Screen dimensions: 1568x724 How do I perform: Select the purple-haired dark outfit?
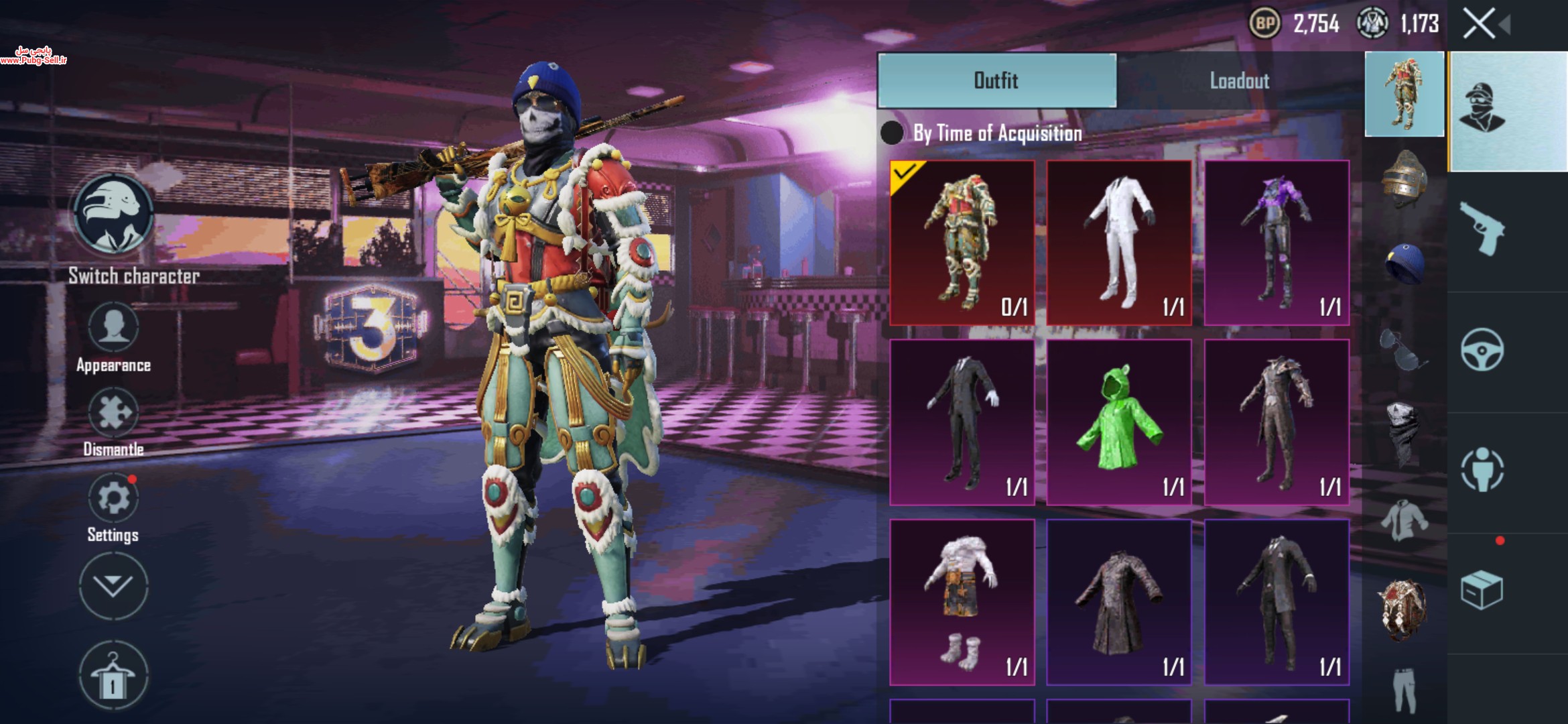coord(1276,242)
